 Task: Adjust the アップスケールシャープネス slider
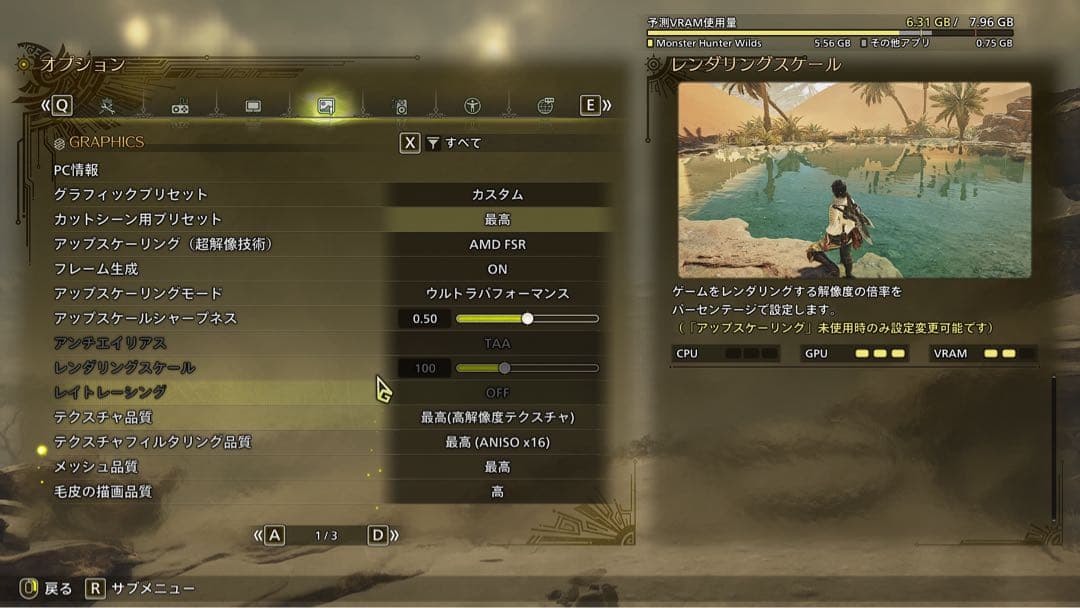(x=527, y=319)
